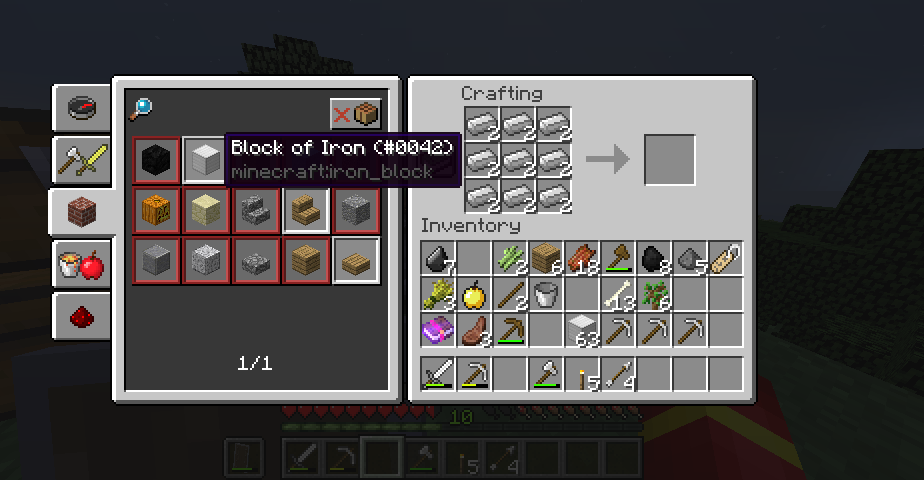Select the enchanted book slot
This screenshot has width=924, height=480.
(438, 330)
